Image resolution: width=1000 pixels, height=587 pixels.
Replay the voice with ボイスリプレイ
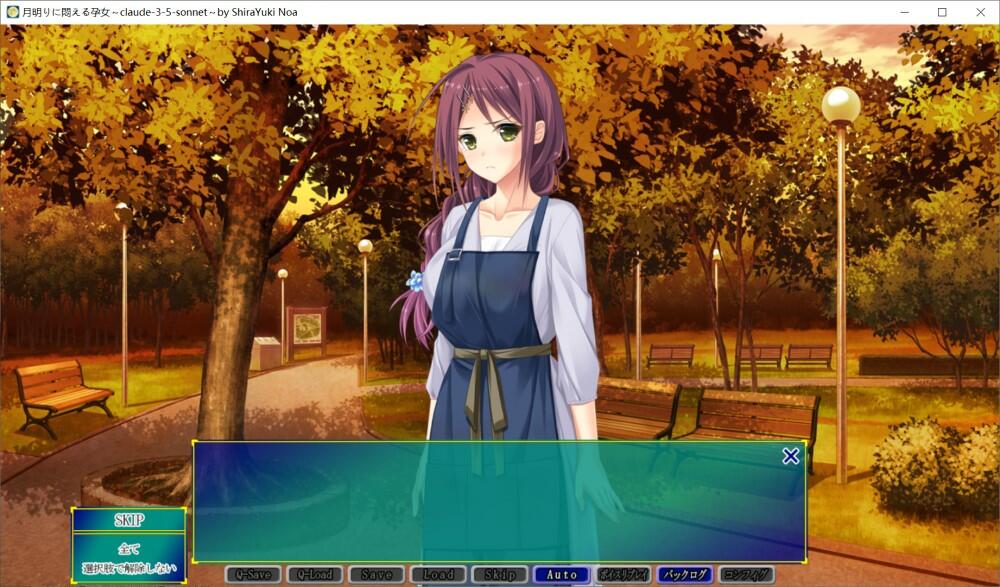(623, 575)
